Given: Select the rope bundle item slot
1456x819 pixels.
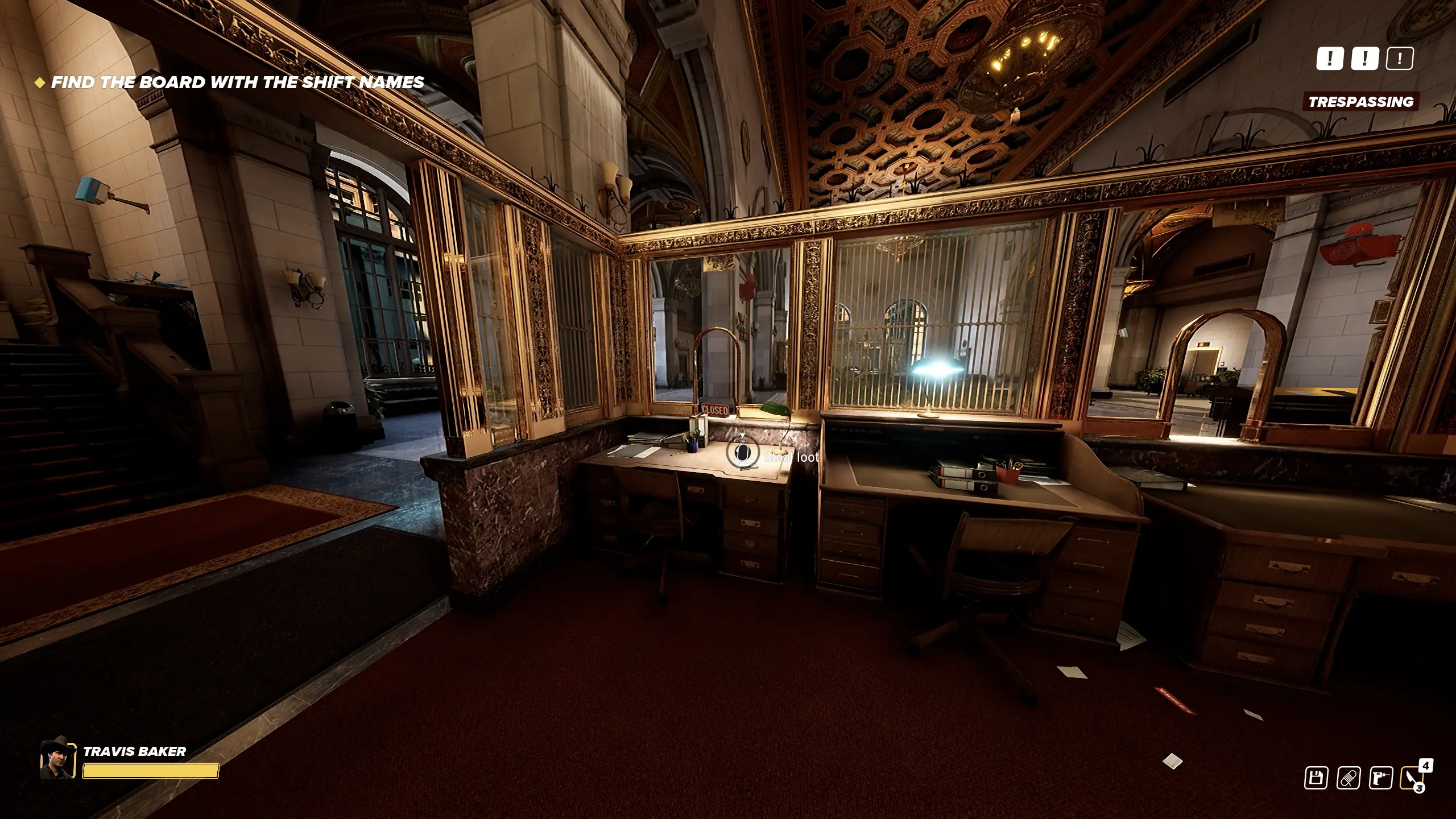Looking at the screenshot, I should coord(1348,777).
